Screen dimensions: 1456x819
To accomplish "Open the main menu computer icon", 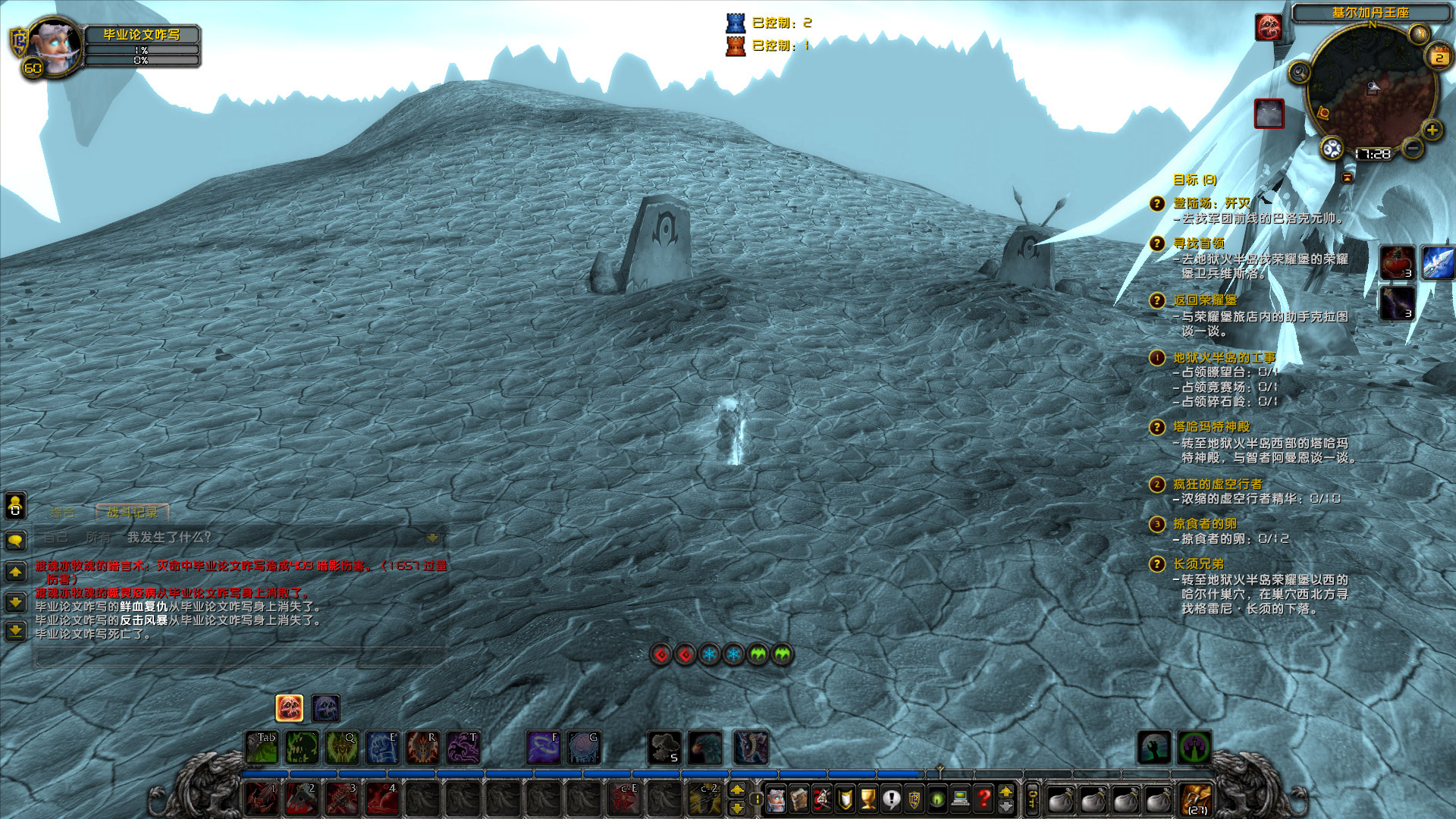I will (x=960, y=800).
